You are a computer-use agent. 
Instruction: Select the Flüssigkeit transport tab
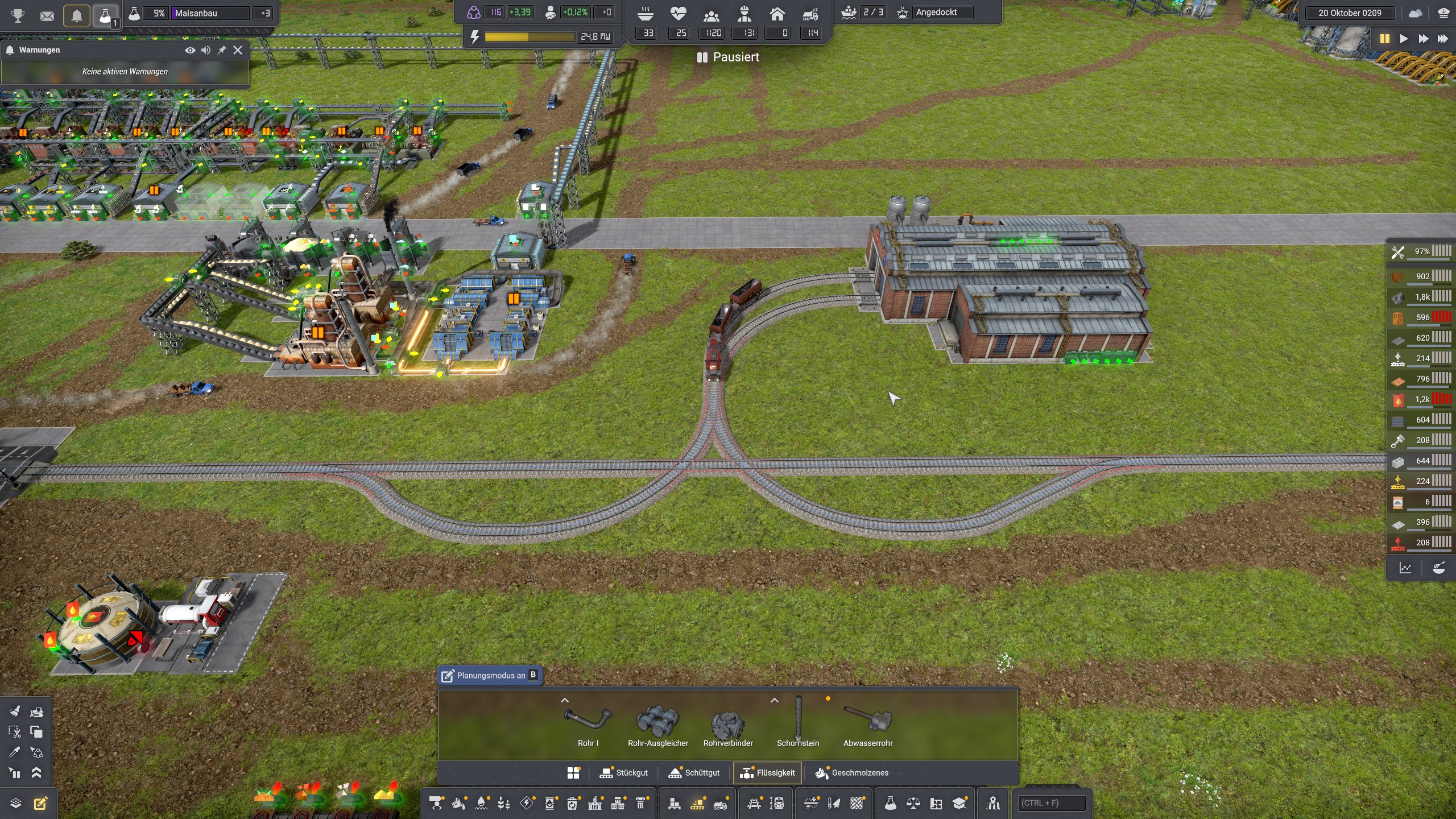(x=767, y=772)
